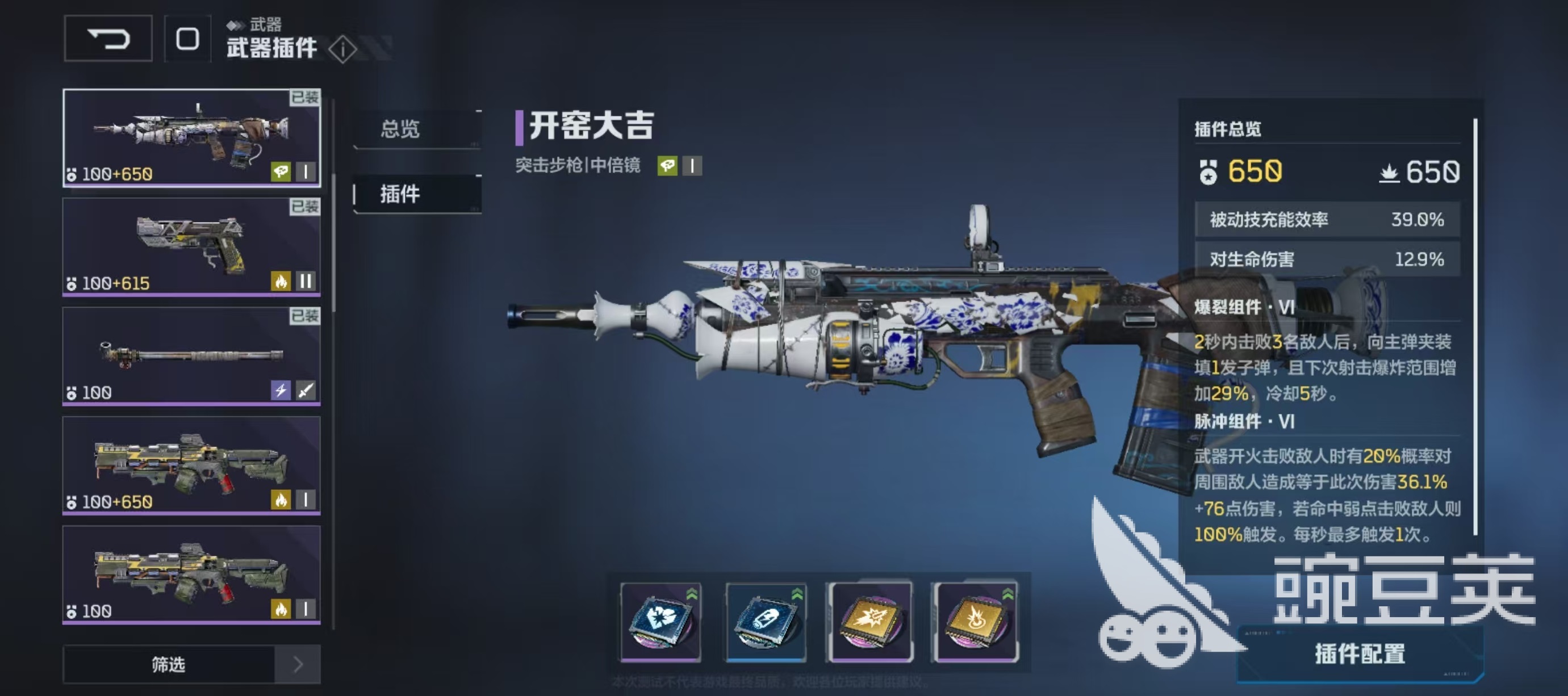Viewport: 1568px width, 696px height.
Task: Switch to the 总览 overview tab
Action: pos(417,129)
